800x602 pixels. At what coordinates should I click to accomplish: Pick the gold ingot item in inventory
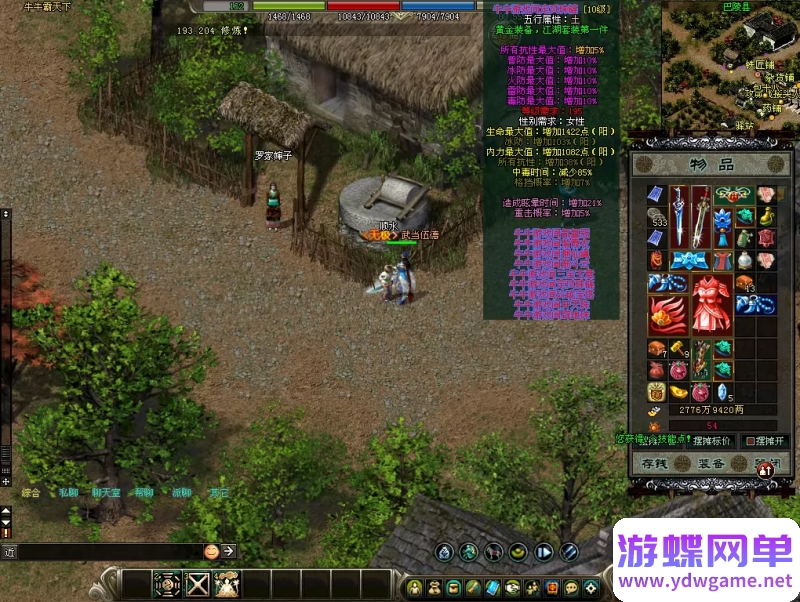point(677,390)
